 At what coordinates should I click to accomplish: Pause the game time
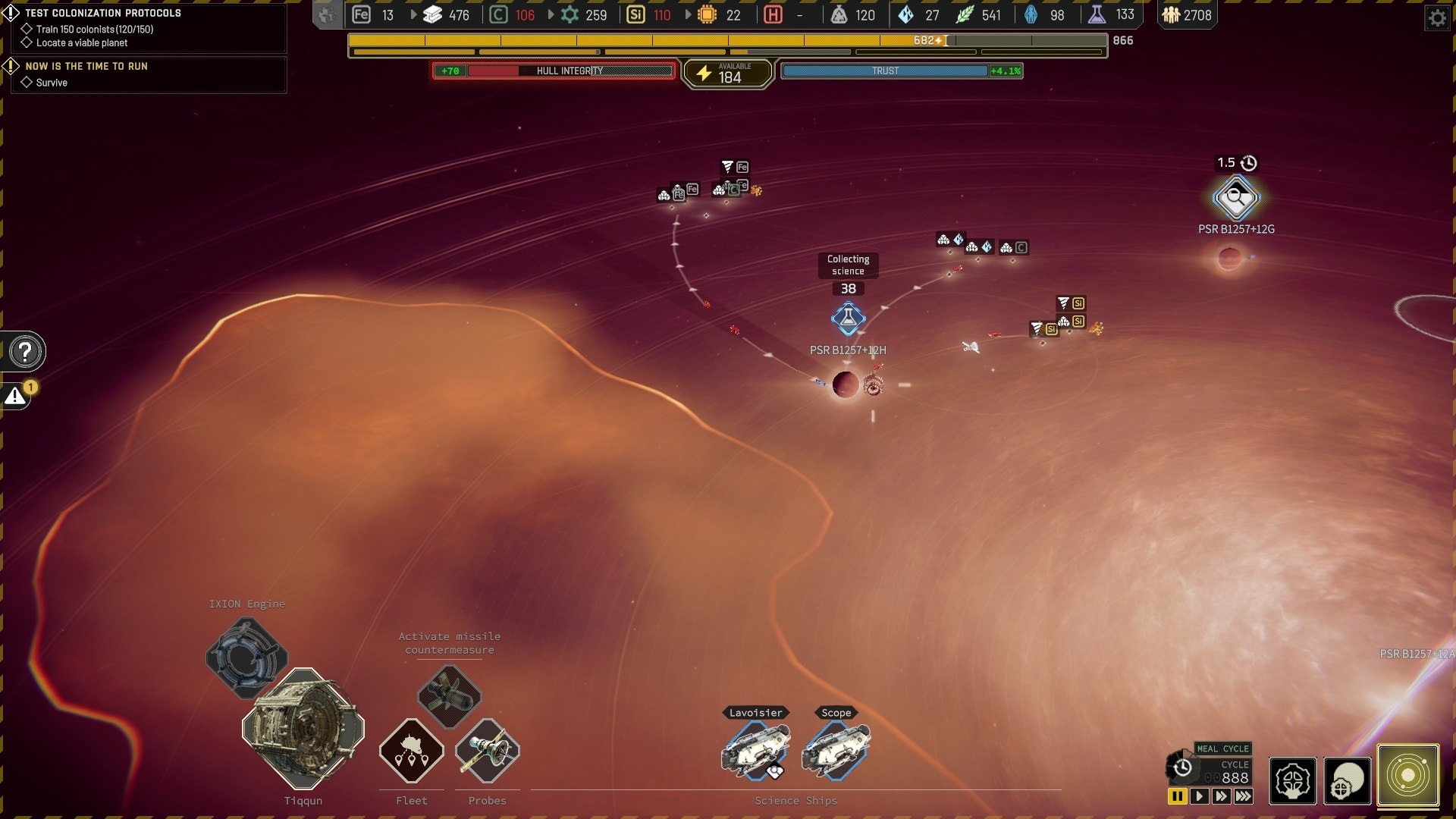[x=1177, y=796]
